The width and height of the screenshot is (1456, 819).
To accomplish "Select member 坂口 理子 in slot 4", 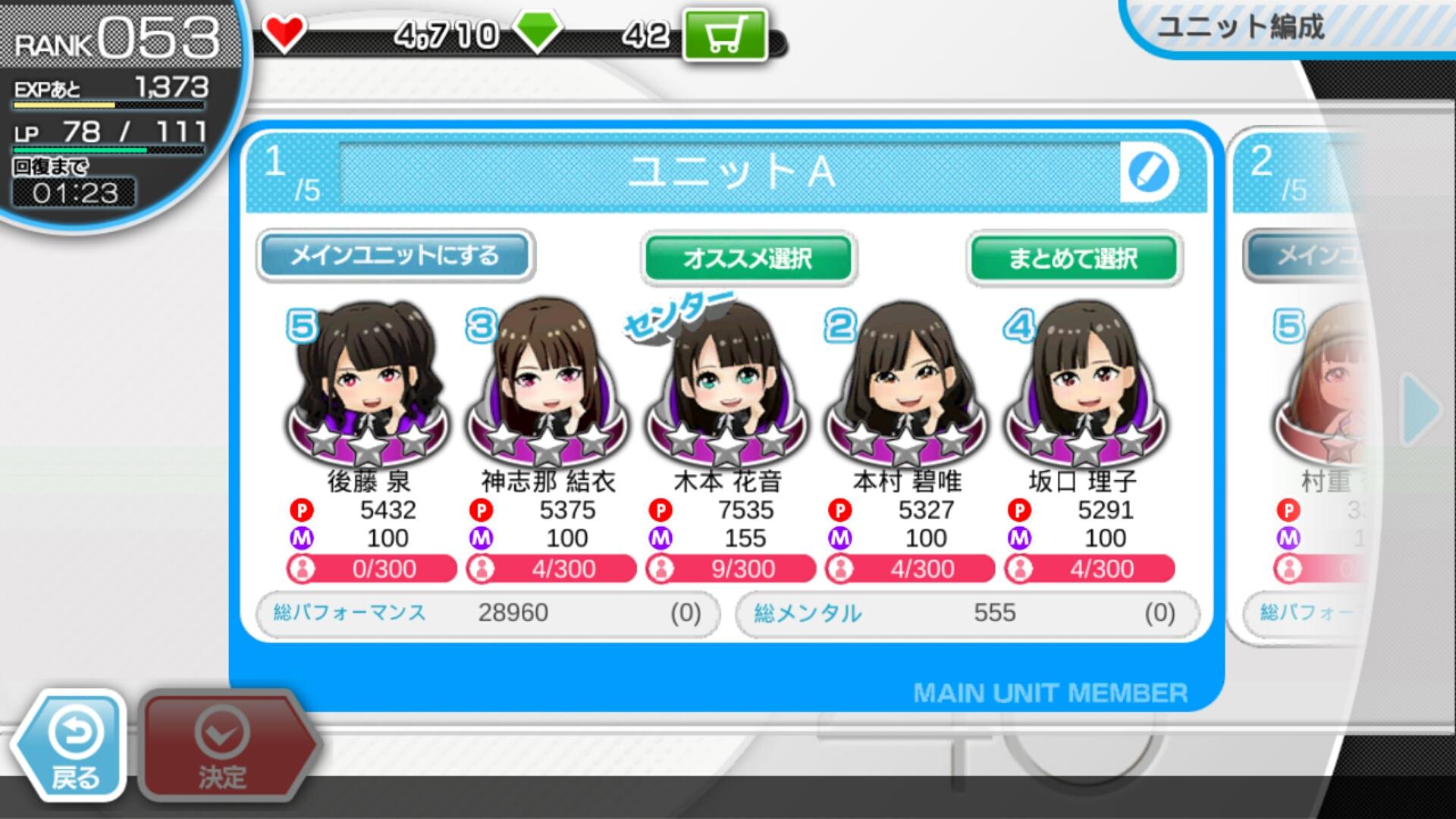I will coord(1084,387).
